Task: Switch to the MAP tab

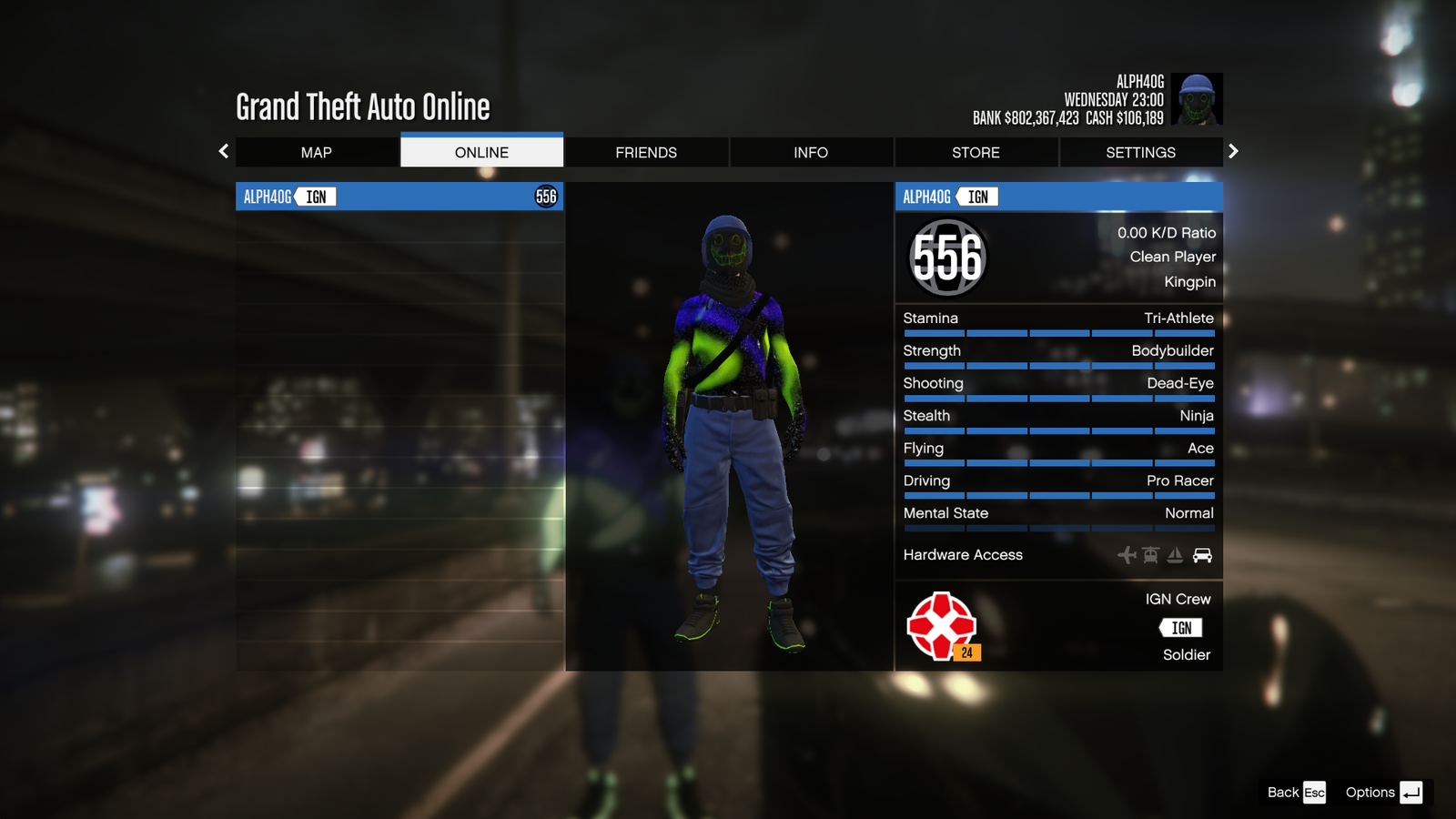Action: point(317,153)
